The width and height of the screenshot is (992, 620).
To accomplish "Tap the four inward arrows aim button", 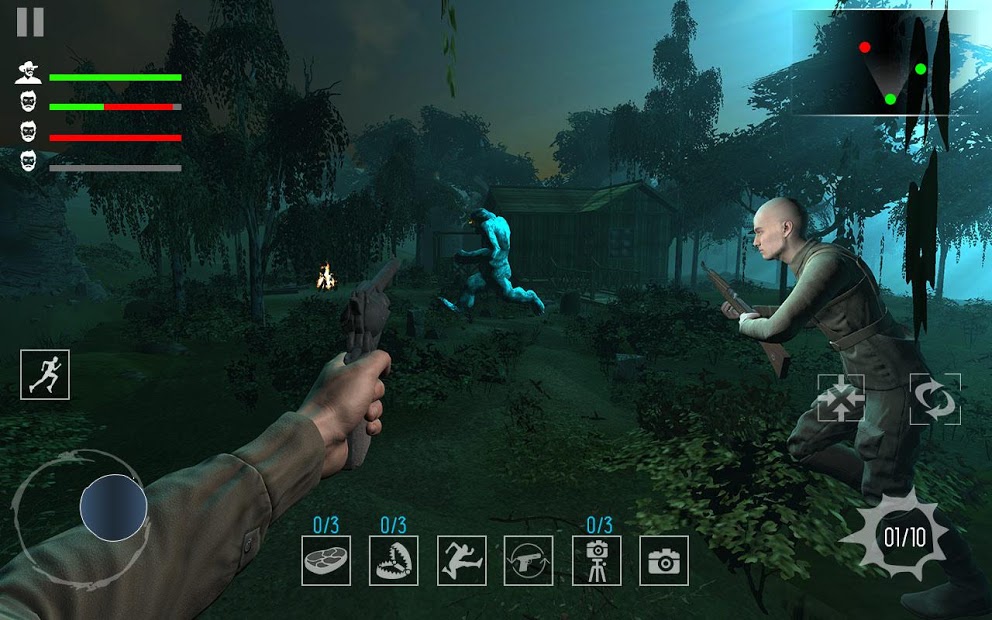I will click(841, 399).
